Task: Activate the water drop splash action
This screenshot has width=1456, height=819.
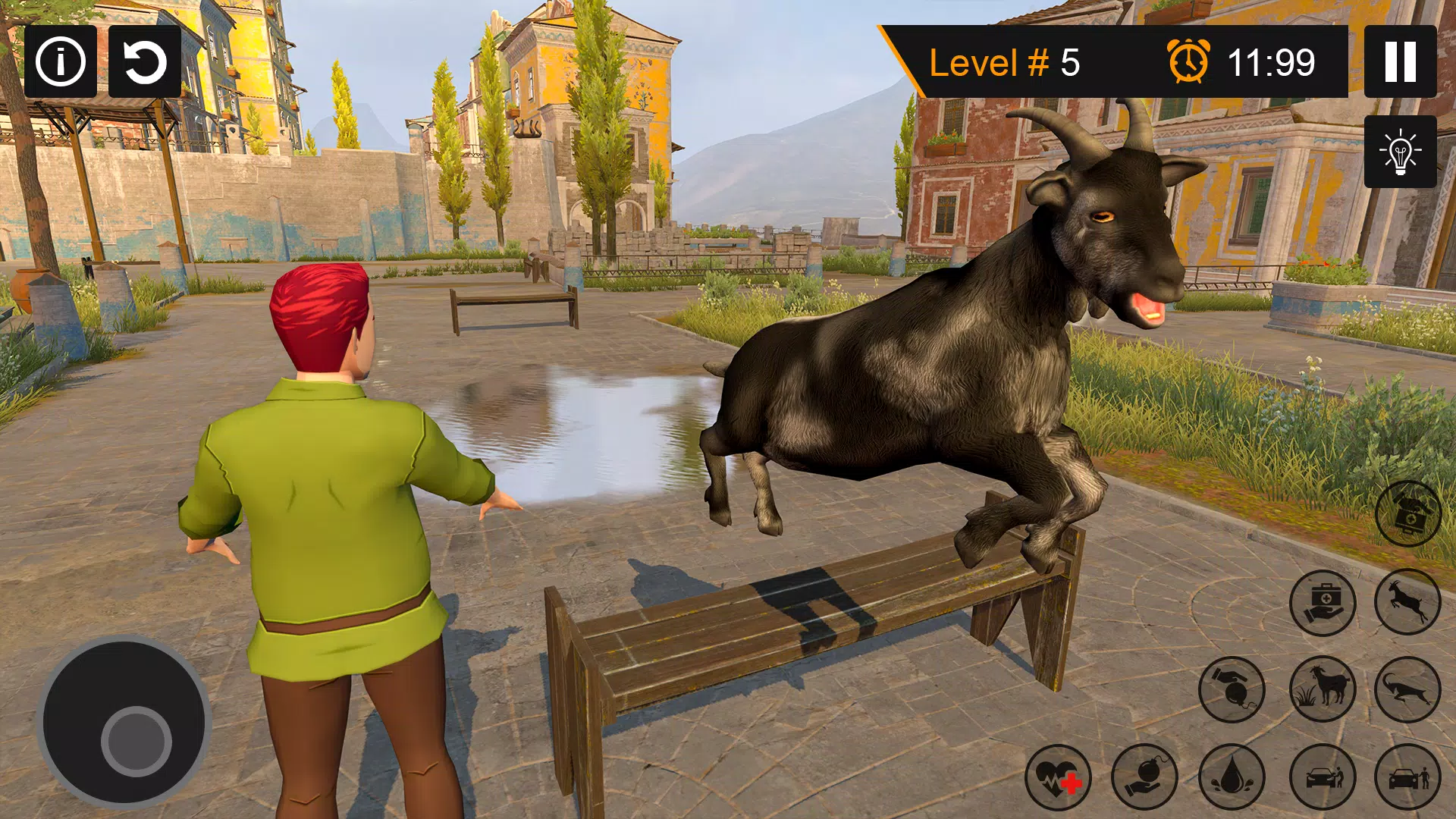Action: point(1232,777)
